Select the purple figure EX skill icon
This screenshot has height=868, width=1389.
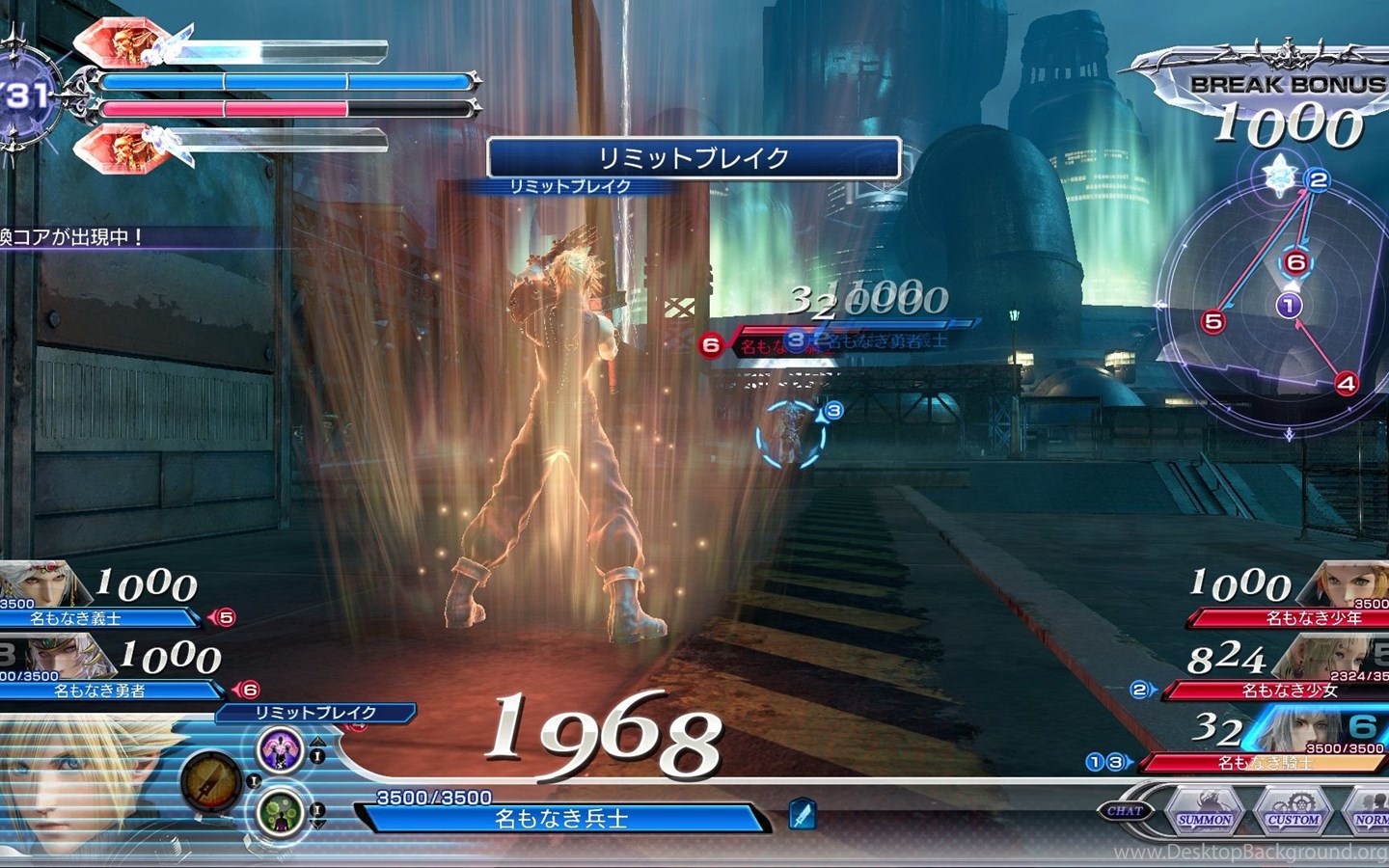tap(281, 750)
